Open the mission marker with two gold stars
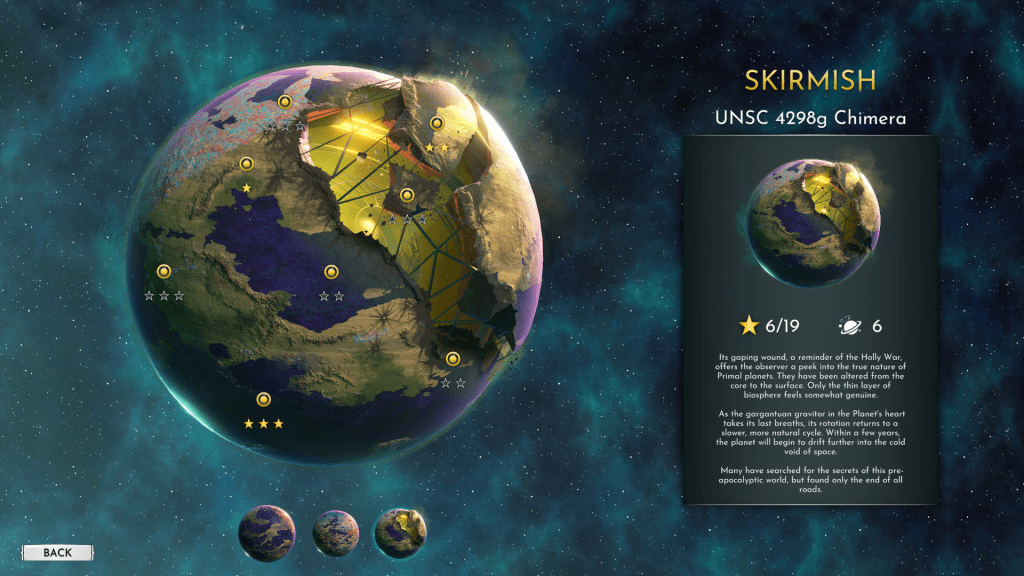The width and height of the screenshot is (1024, 576). tap(436, 123)
